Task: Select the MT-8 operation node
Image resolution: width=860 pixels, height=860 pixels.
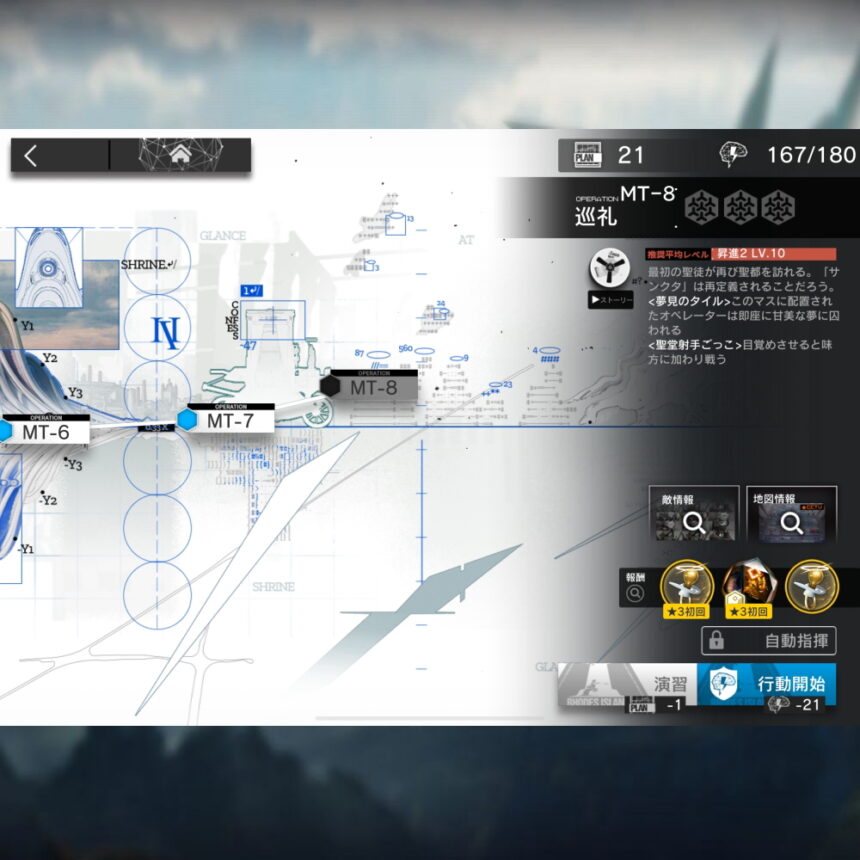Action: 372,387
